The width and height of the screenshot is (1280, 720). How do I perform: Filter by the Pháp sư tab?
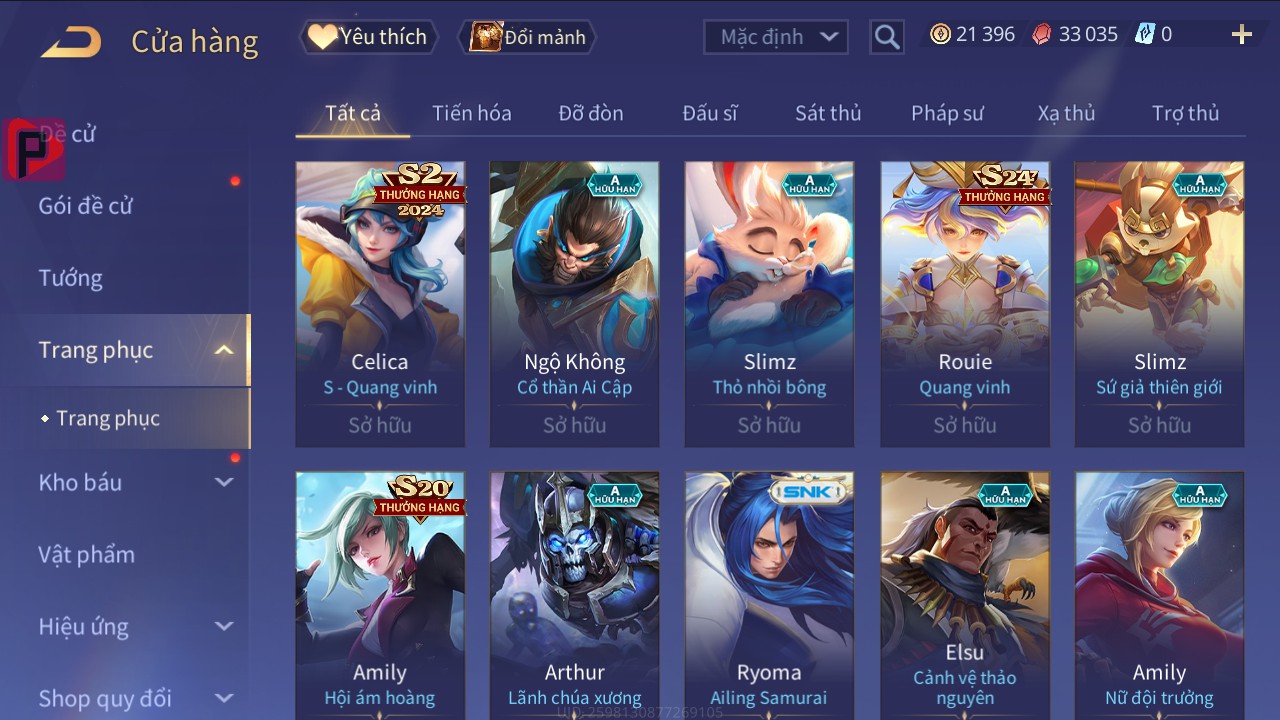tap(946, 113)
